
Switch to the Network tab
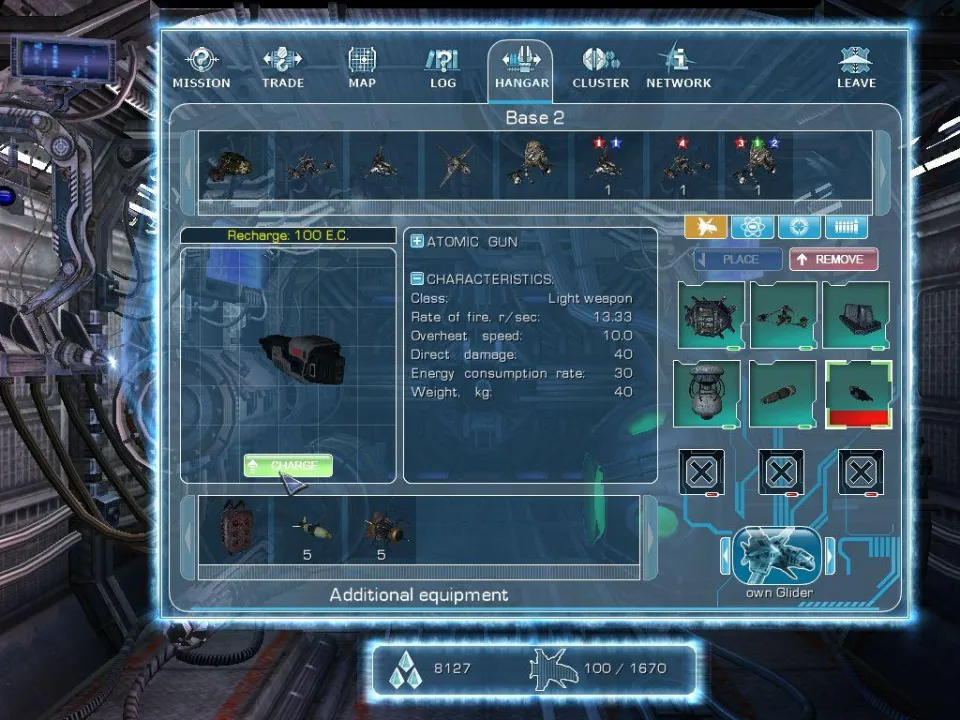678,68
